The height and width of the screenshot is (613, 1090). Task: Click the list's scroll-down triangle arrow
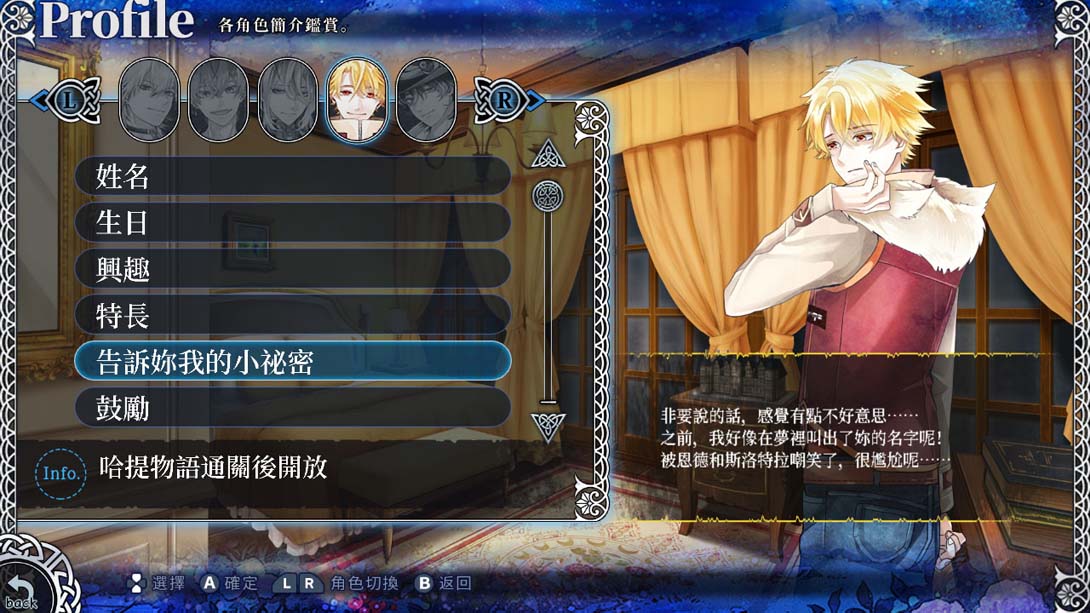click(x=547, y=425)
